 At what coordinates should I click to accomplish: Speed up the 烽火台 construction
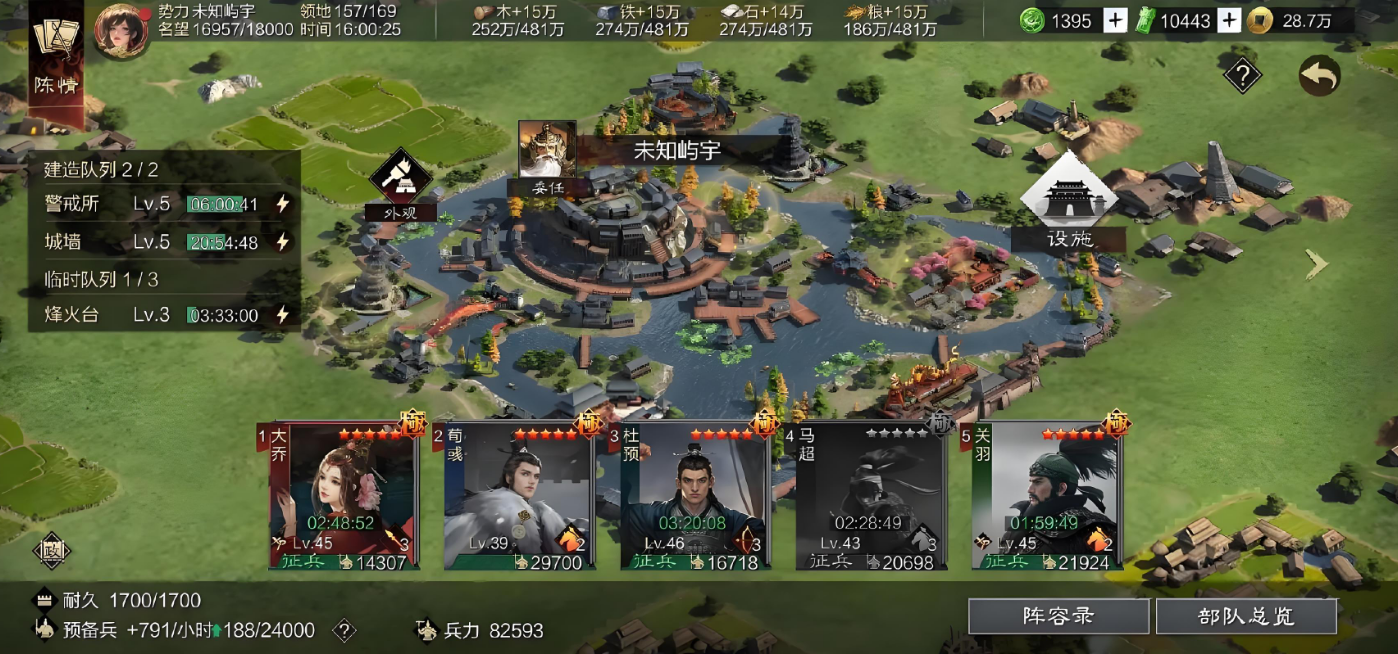283,315
